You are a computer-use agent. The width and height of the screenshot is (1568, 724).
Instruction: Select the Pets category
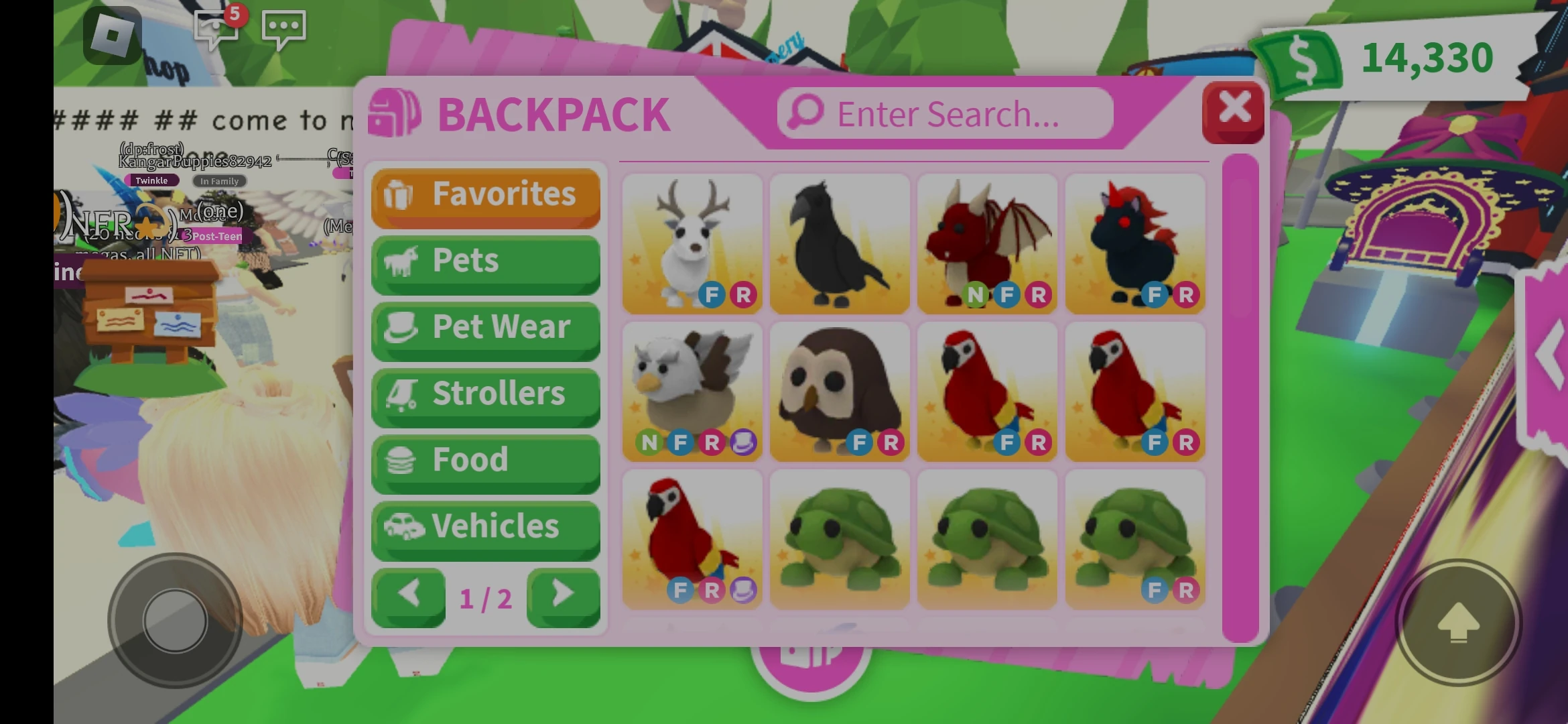pyautogui.click(x=485, y=261)
